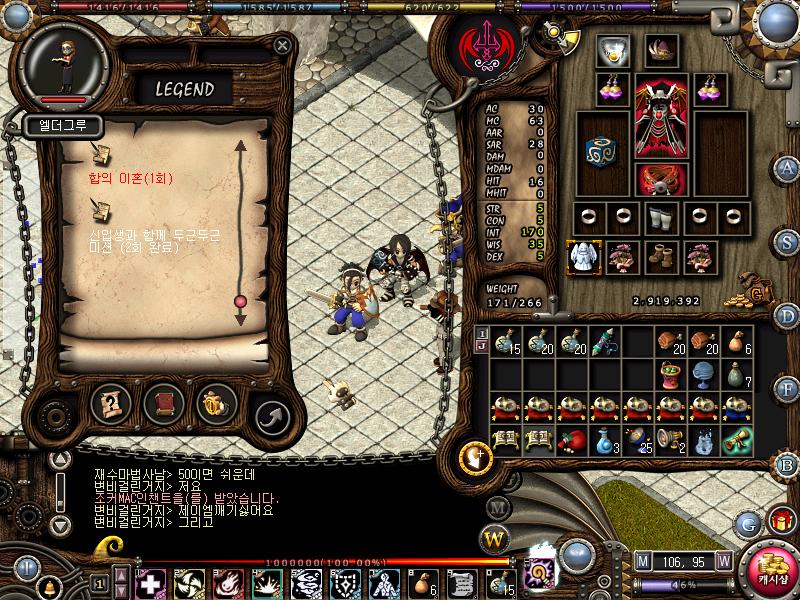Open the round S side button

pos(788,241)
